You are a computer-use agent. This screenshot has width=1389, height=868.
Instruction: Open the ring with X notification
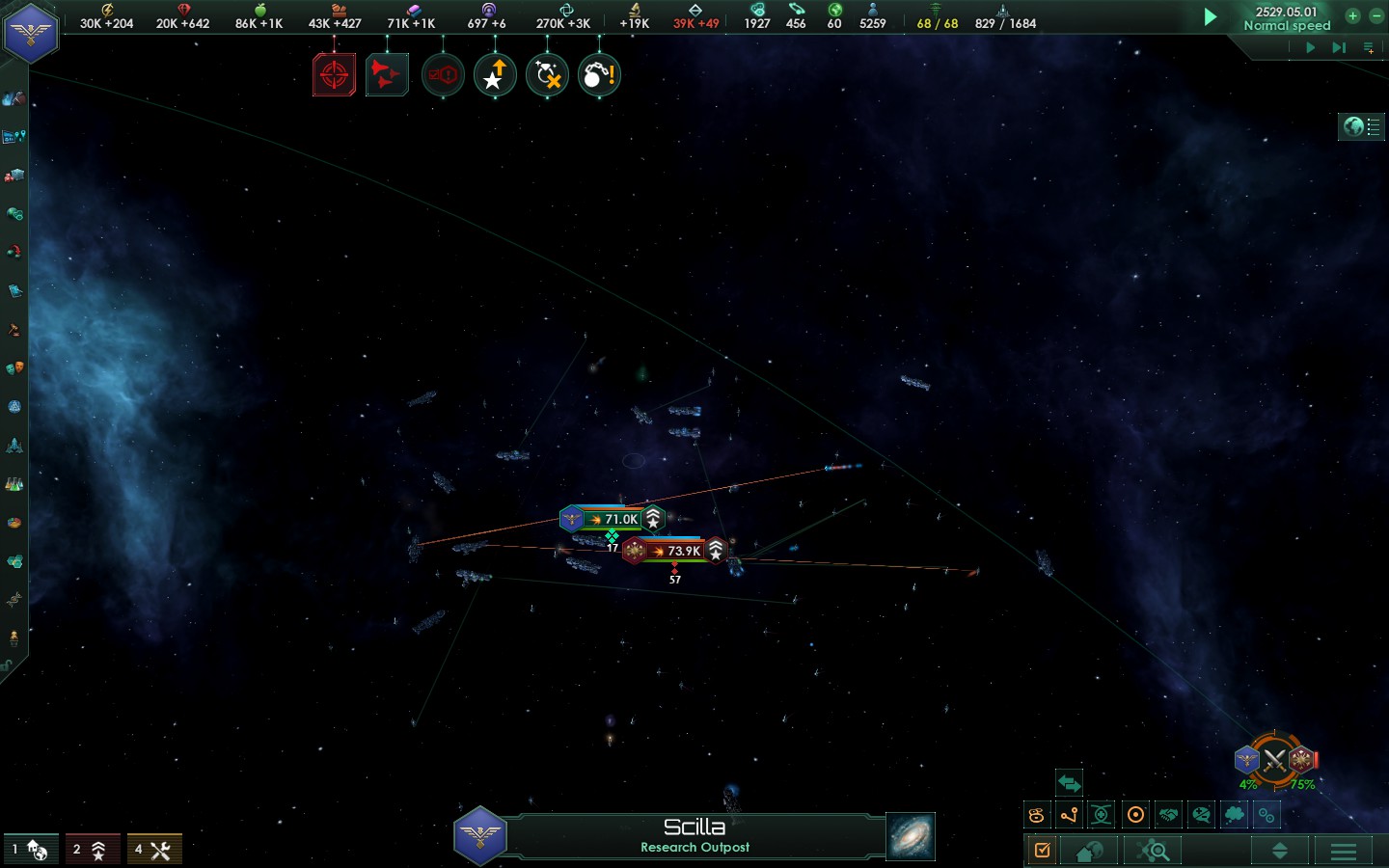point(547,75)
